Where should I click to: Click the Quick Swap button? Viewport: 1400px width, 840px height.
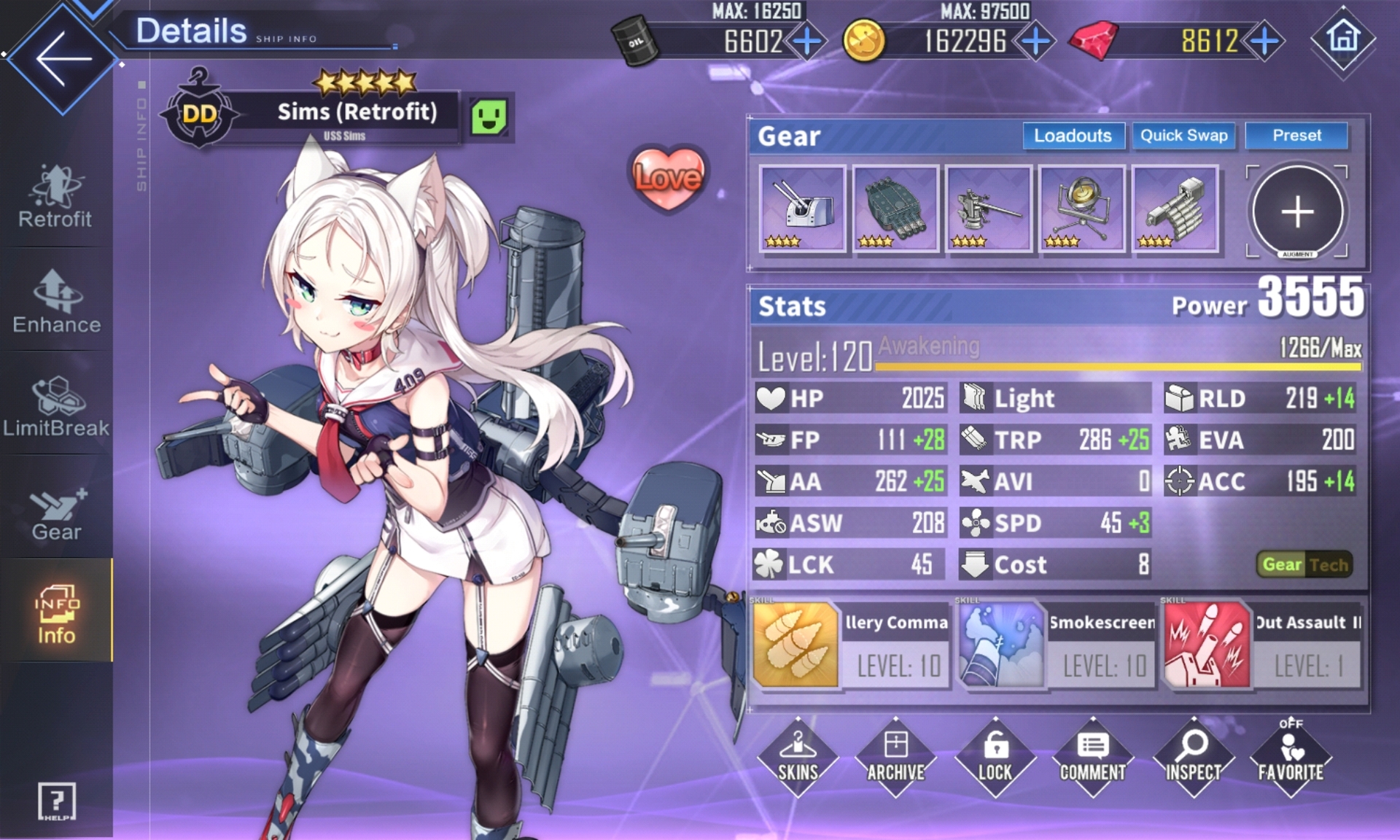tap(1183, 136)
